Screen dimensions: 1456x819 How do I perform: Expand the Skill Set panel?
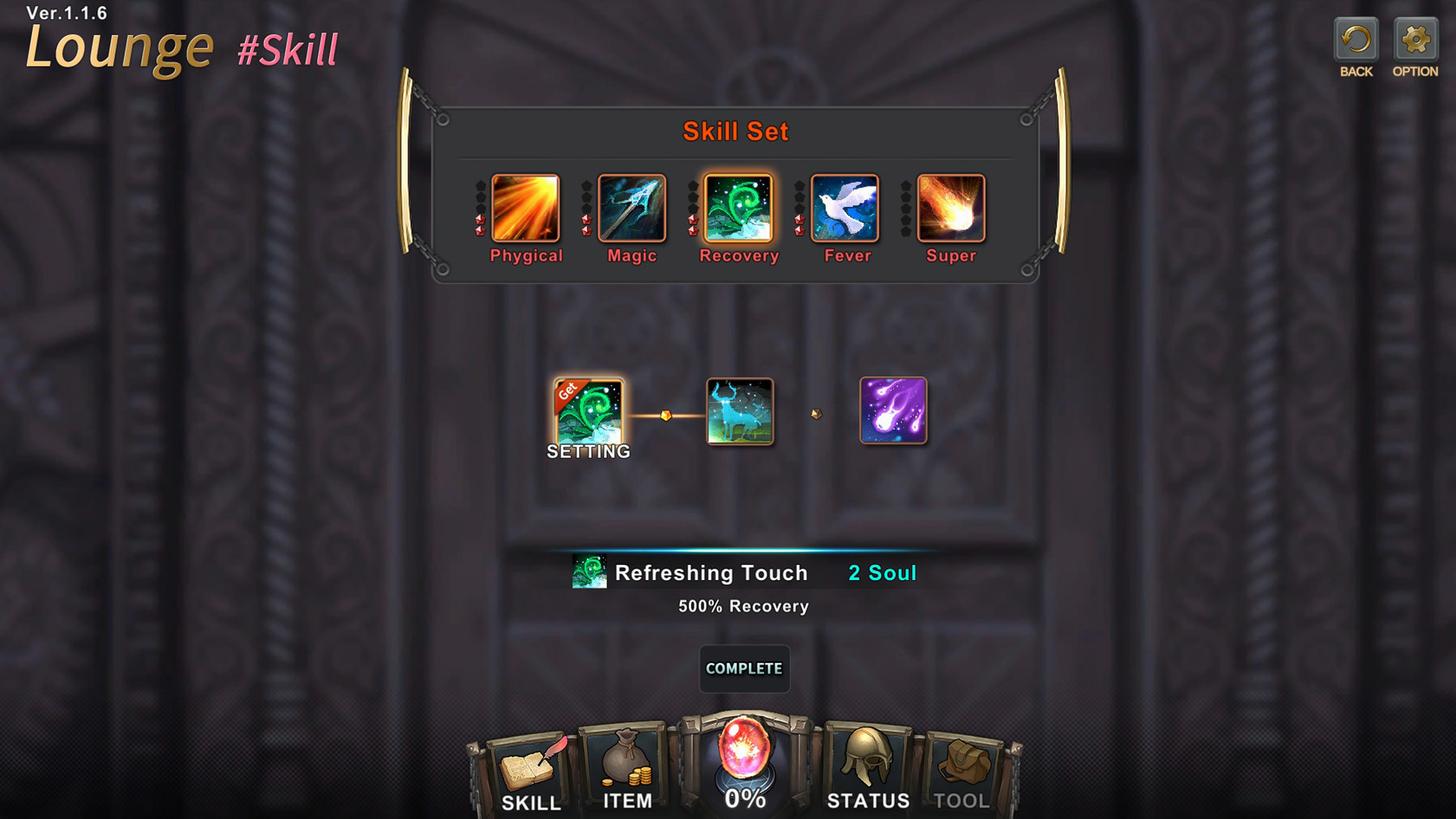736,131
